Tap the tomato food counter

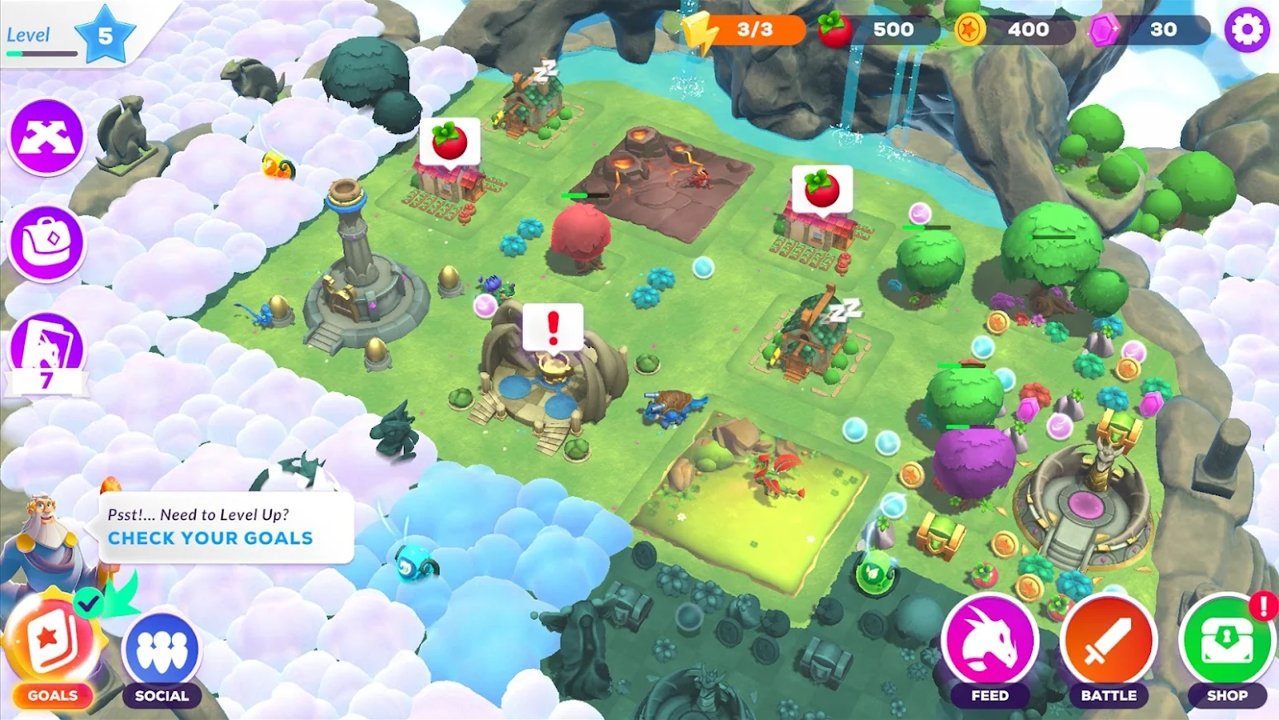point(878,30)
